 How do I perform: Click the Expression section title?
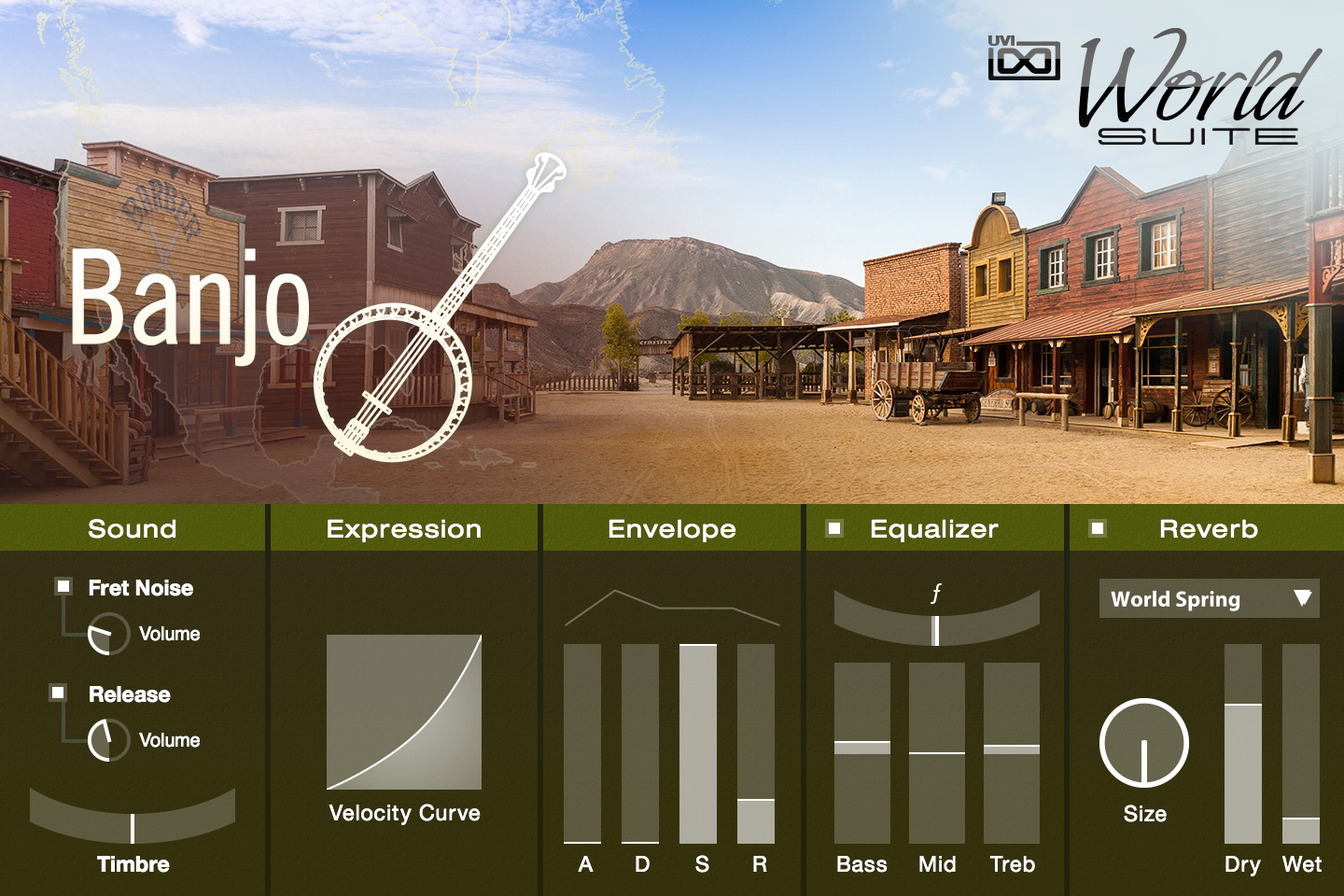pos(403,529)
